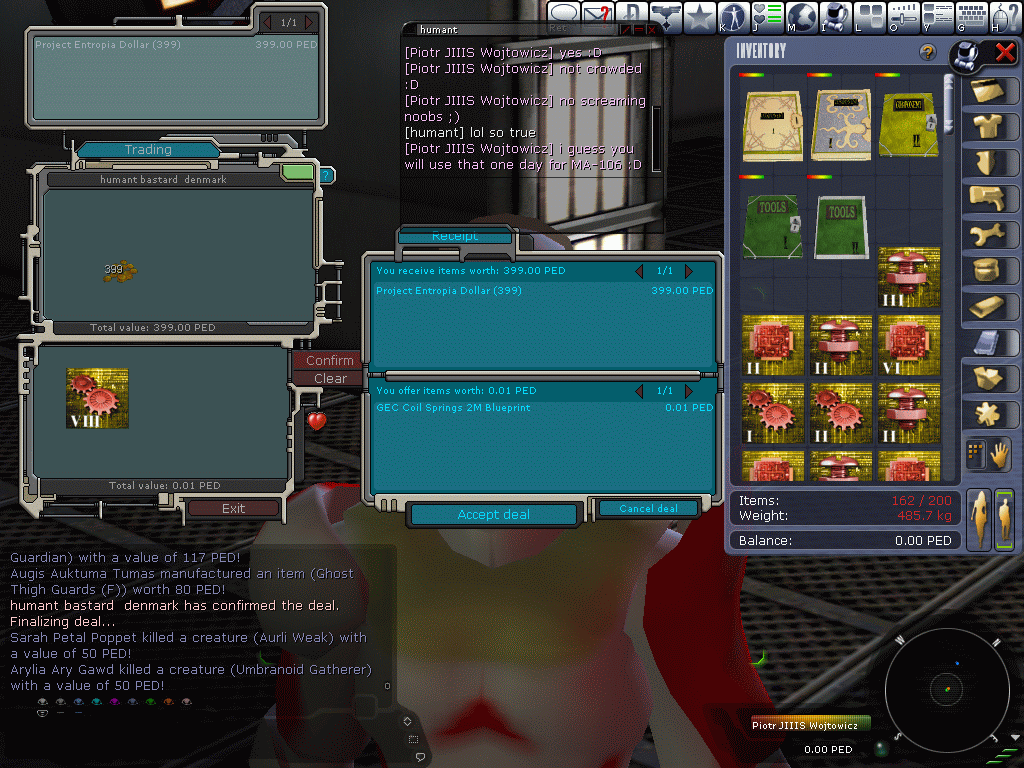Close the Inventory window
The width and height of the screenshot is (1024, 768).
[x=1004, y=52]
